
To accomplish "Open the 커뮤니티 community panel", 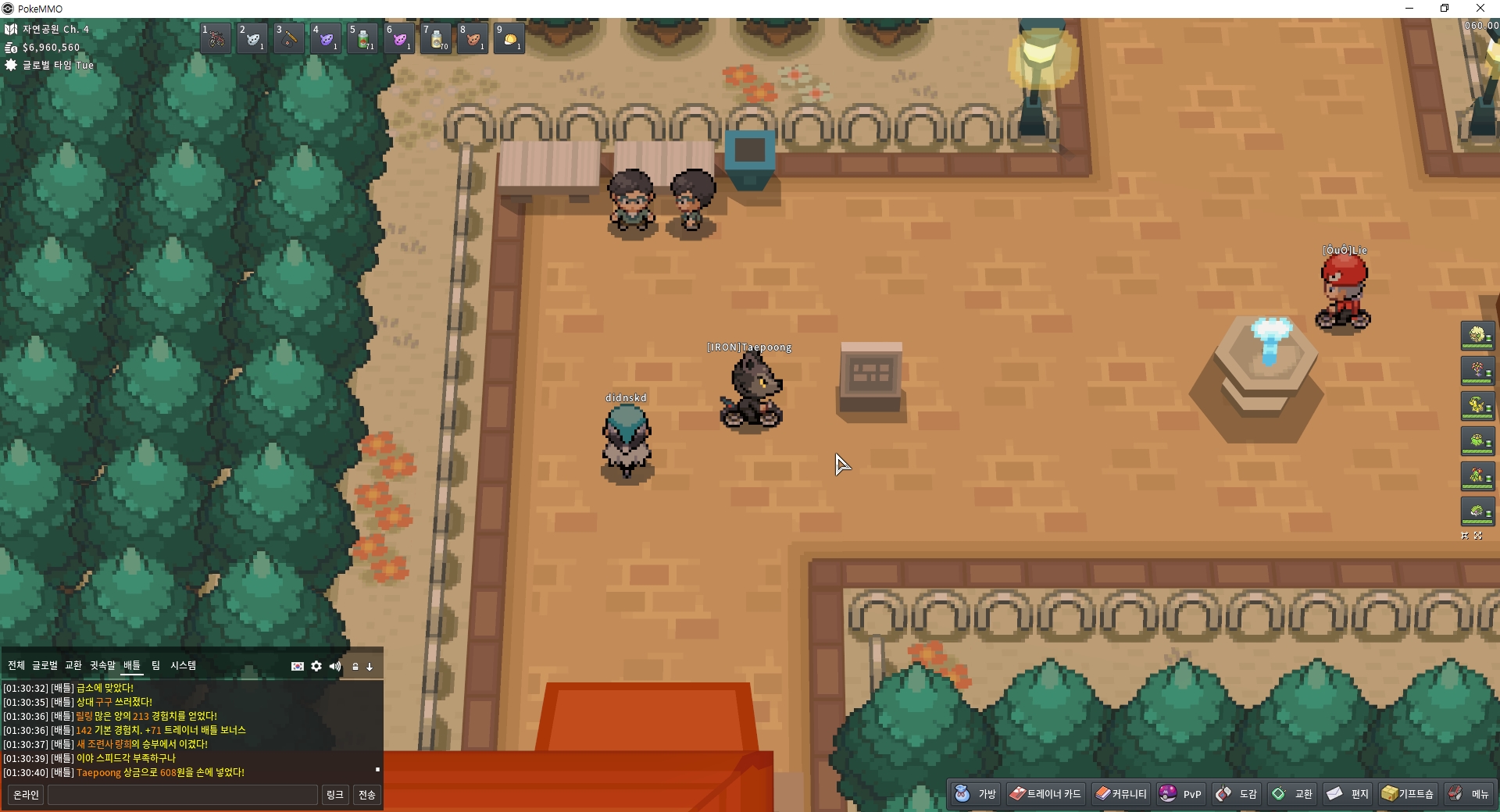I will [x=1121, y=794].
